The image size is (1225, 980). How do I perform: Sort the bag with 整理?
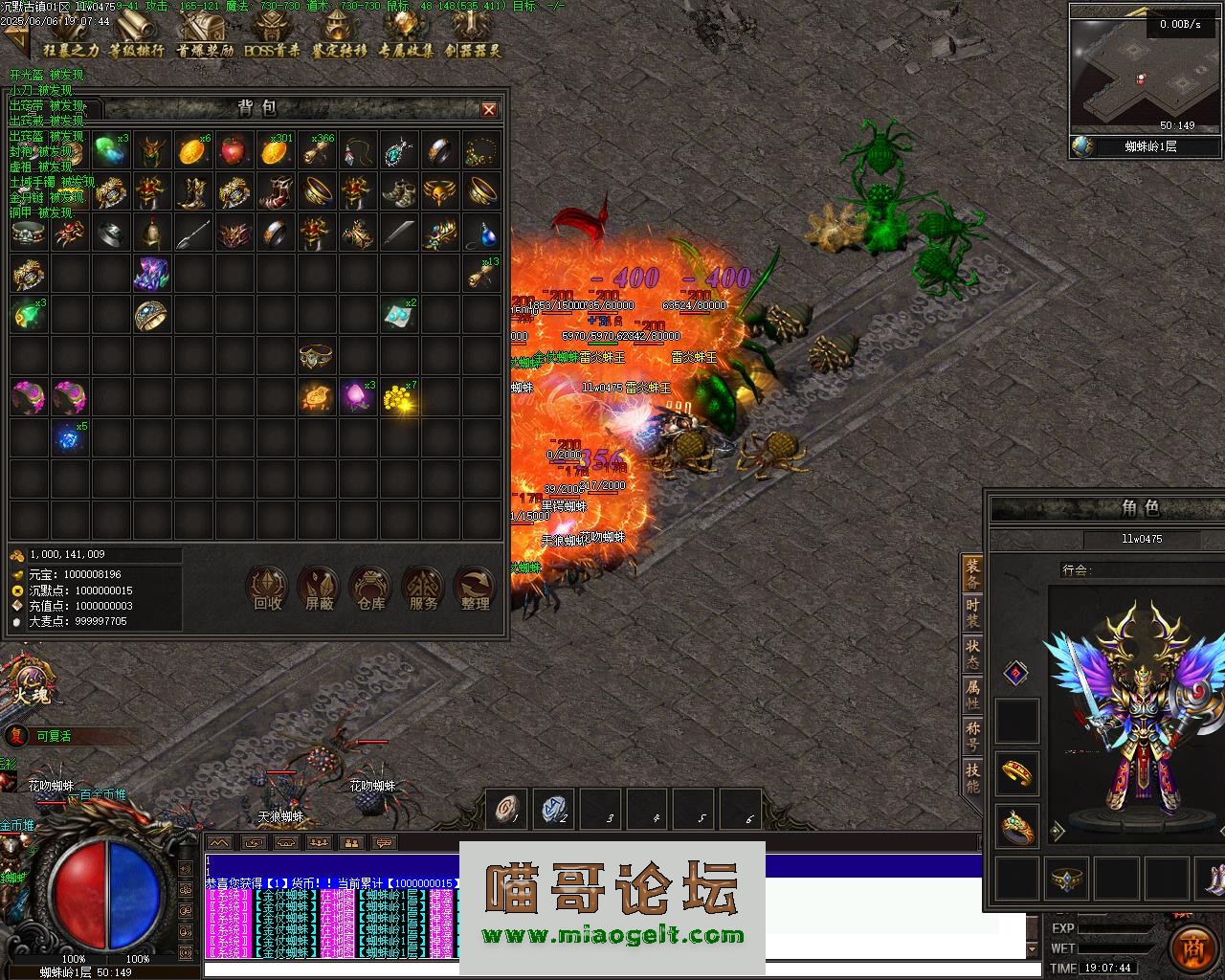[x=475, y=588]
